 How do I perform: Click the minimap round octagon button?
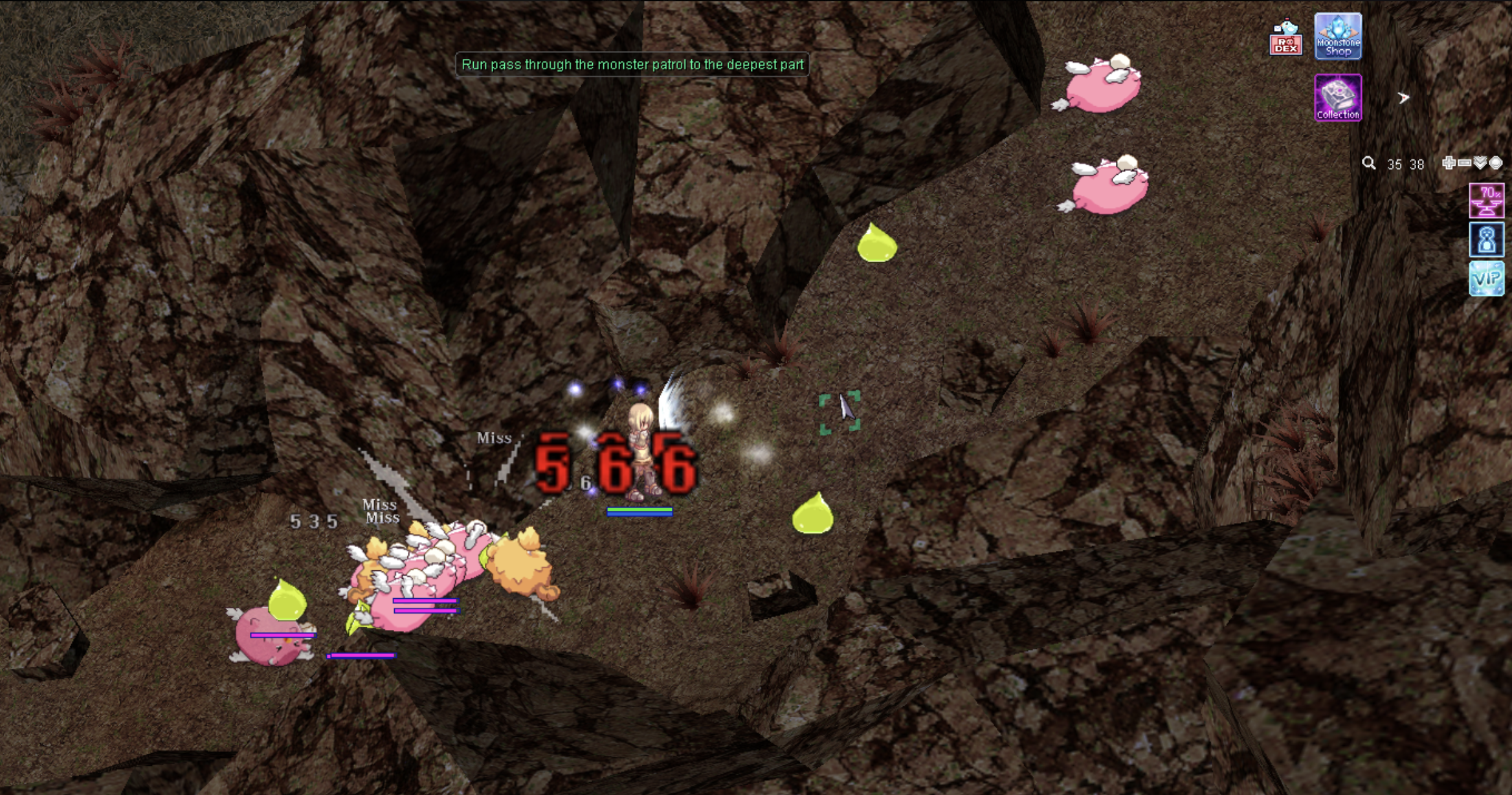[1496, 163]
